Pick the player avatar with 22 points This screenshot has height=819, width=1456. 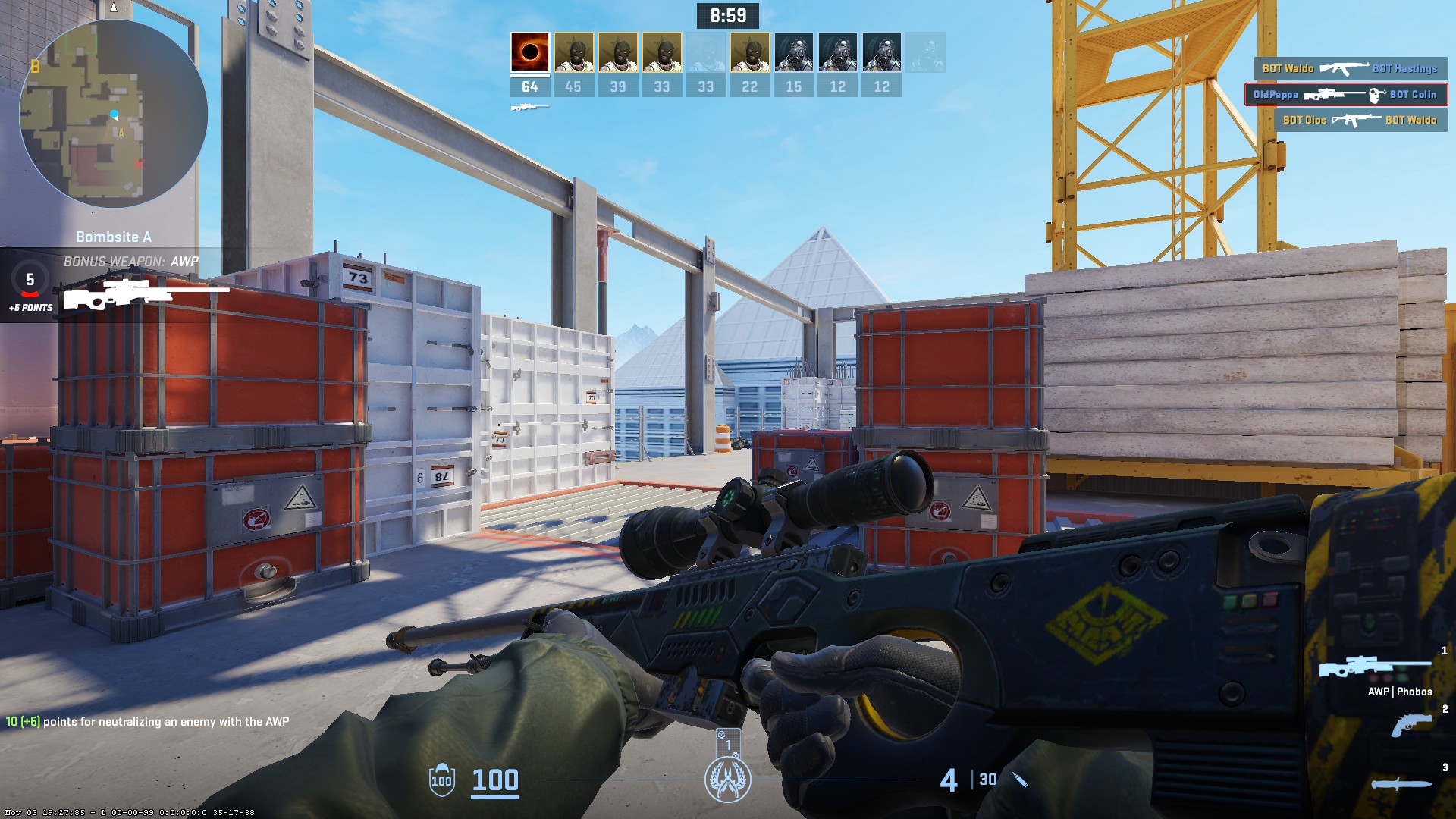tap(749, 52)
